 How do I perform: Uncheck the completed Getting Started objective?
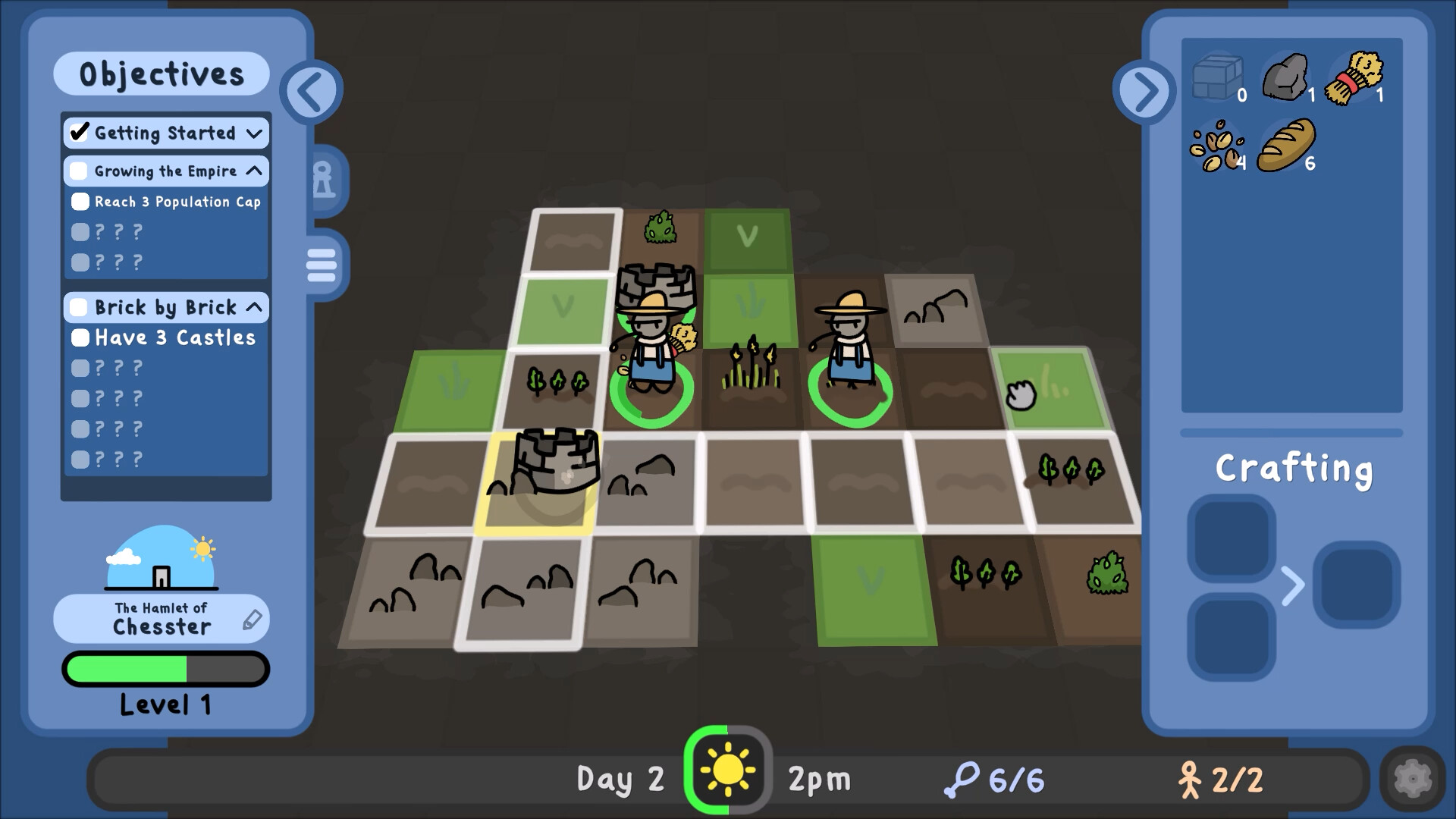point(79,132)
